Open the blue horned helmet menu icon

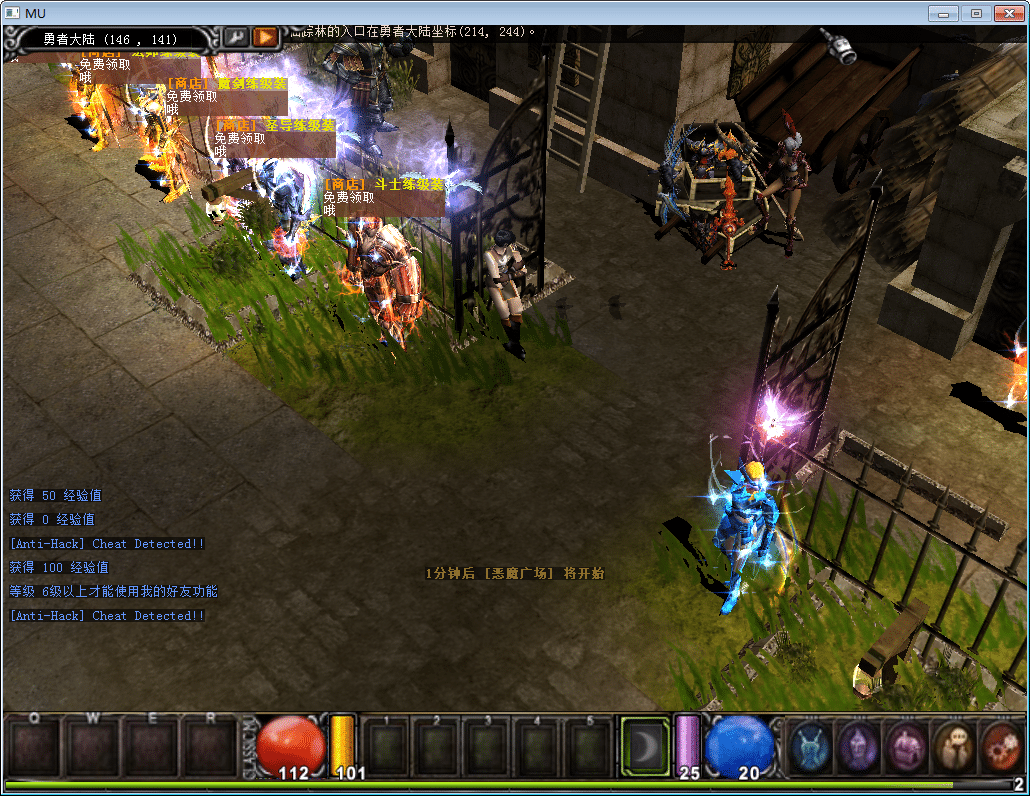(x=811, y=746)
